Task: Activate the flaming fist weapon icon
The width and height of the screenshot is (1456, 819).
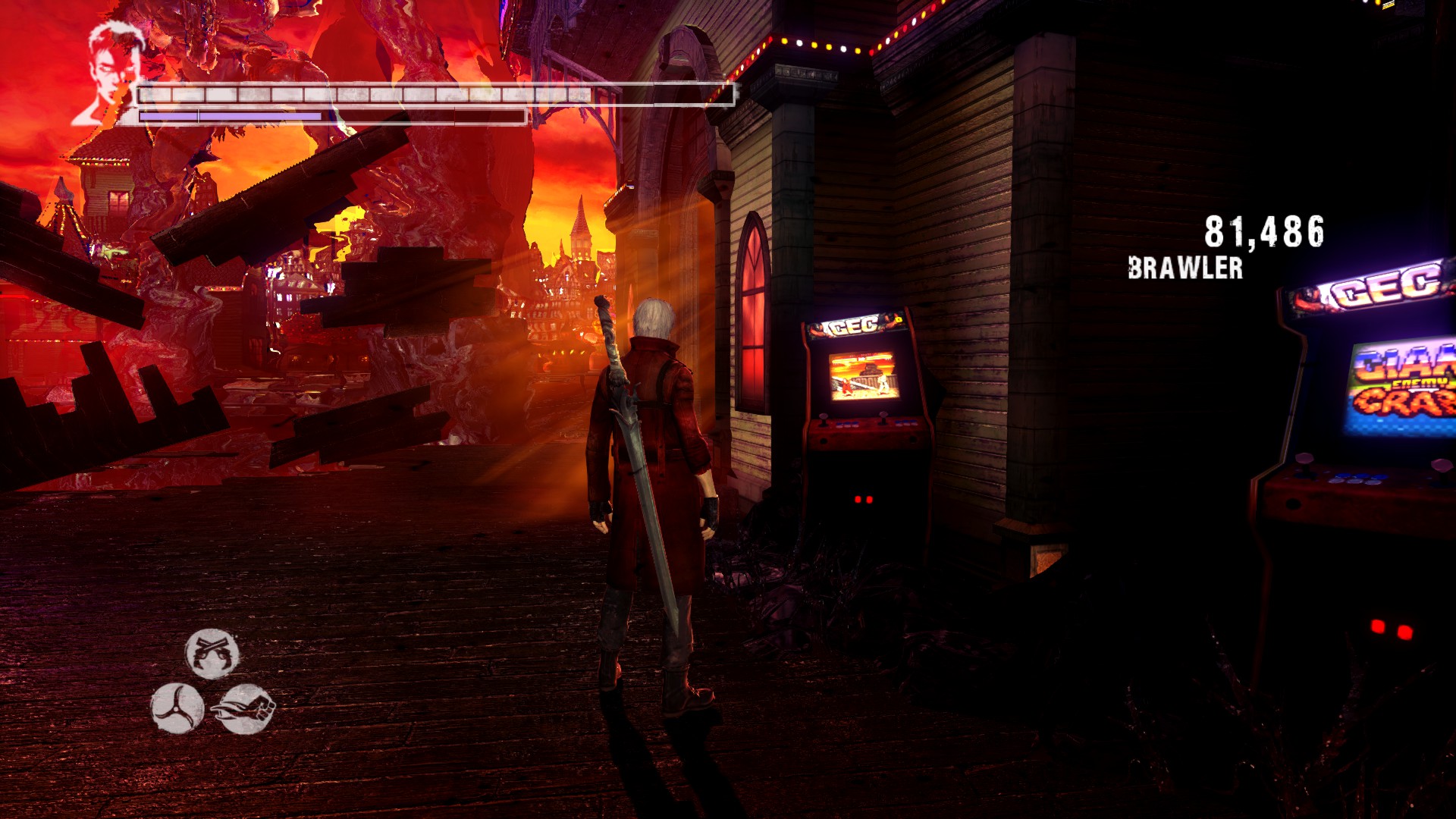Action: click(245, 708)
